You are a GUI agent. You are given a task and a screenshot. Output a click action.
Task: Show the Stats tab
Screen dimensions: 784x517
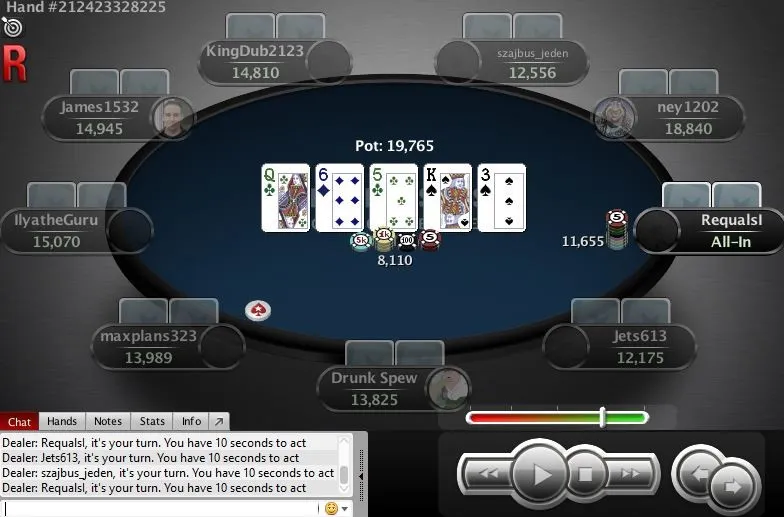152,422
